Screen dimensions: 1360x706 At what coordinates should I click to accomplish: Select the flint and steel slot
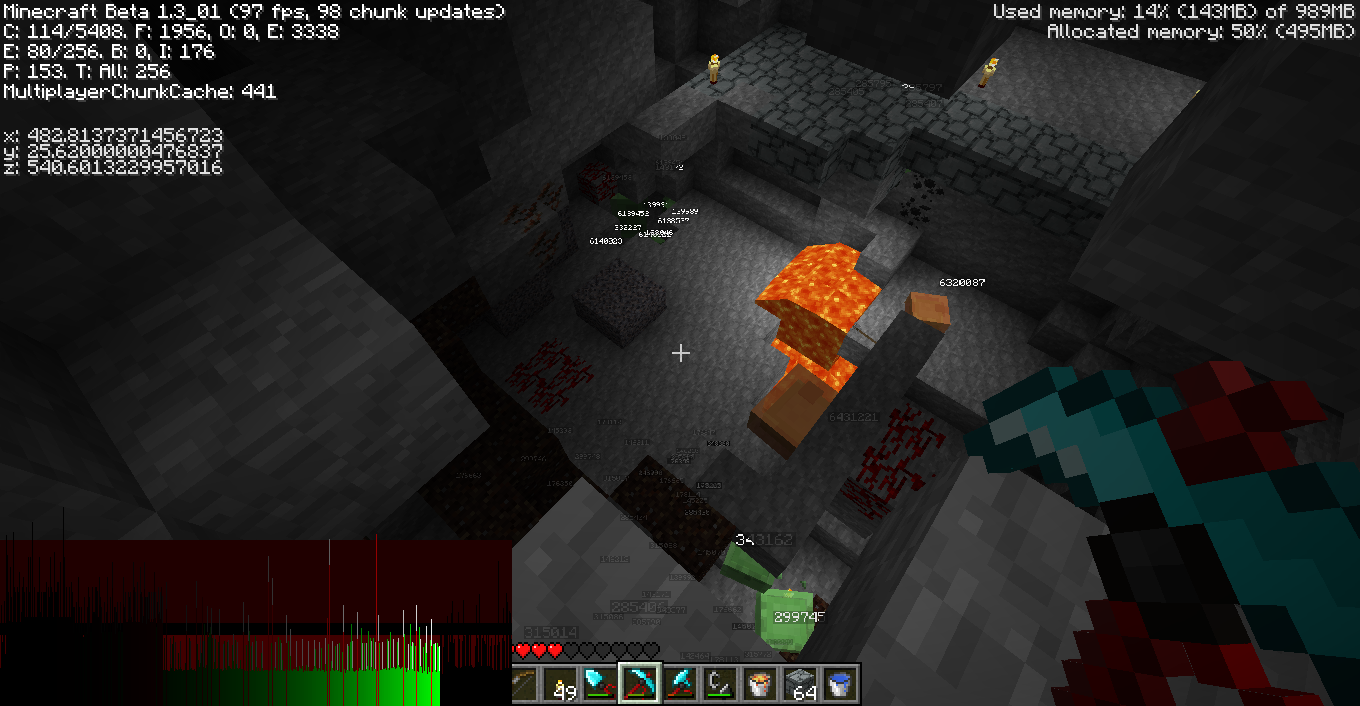tap(720, 684)
